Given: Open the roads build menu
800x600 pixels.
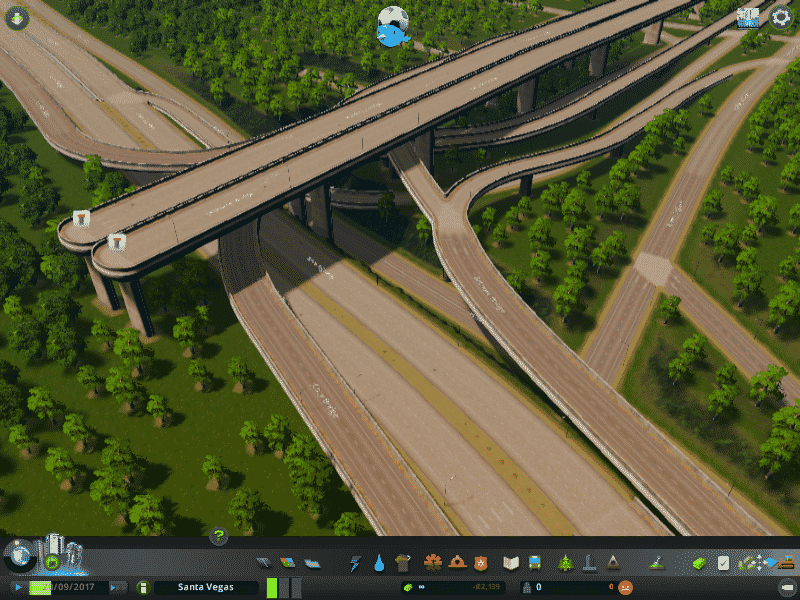Looking at the screenshot, I should pyautogui.click(x=264, y=563).
